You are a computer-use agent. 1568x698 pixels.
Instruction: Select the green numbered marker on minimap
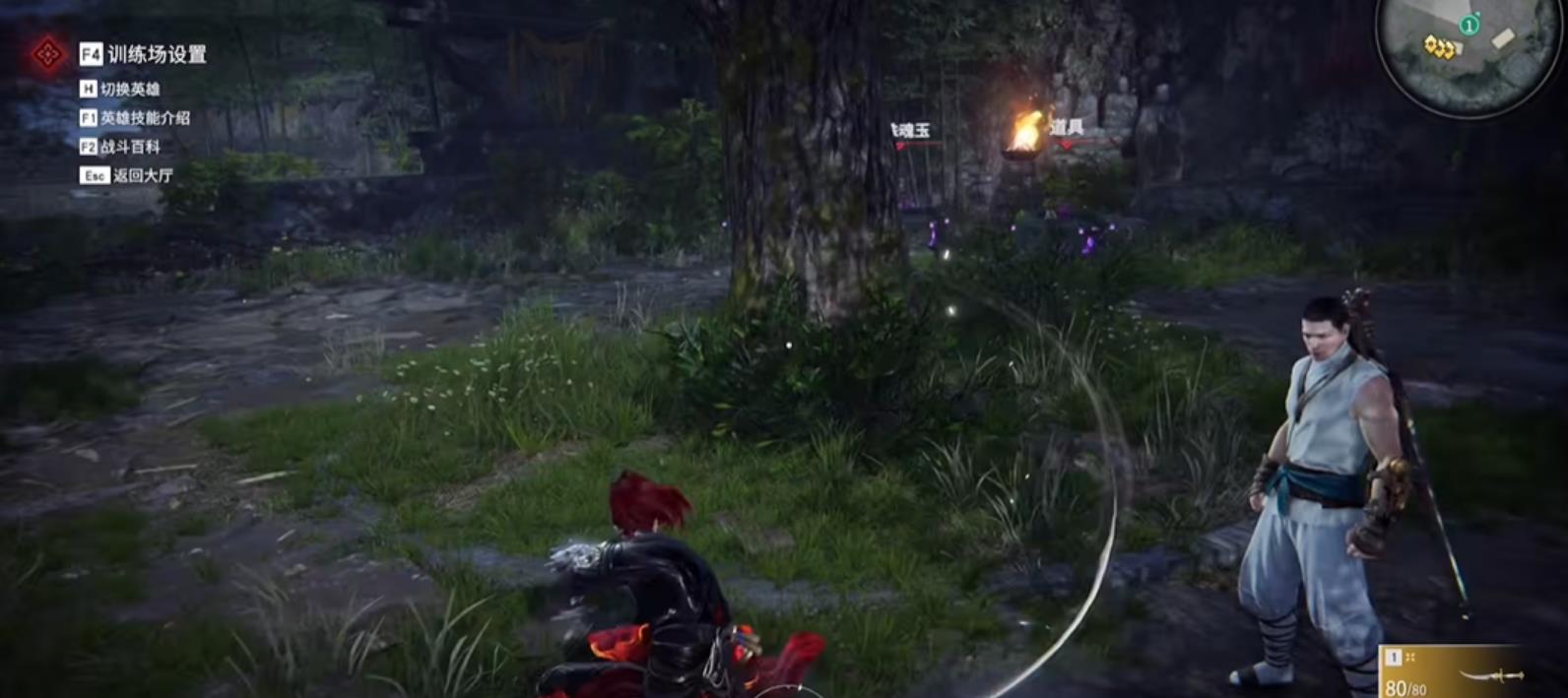tap(1470, 26)
